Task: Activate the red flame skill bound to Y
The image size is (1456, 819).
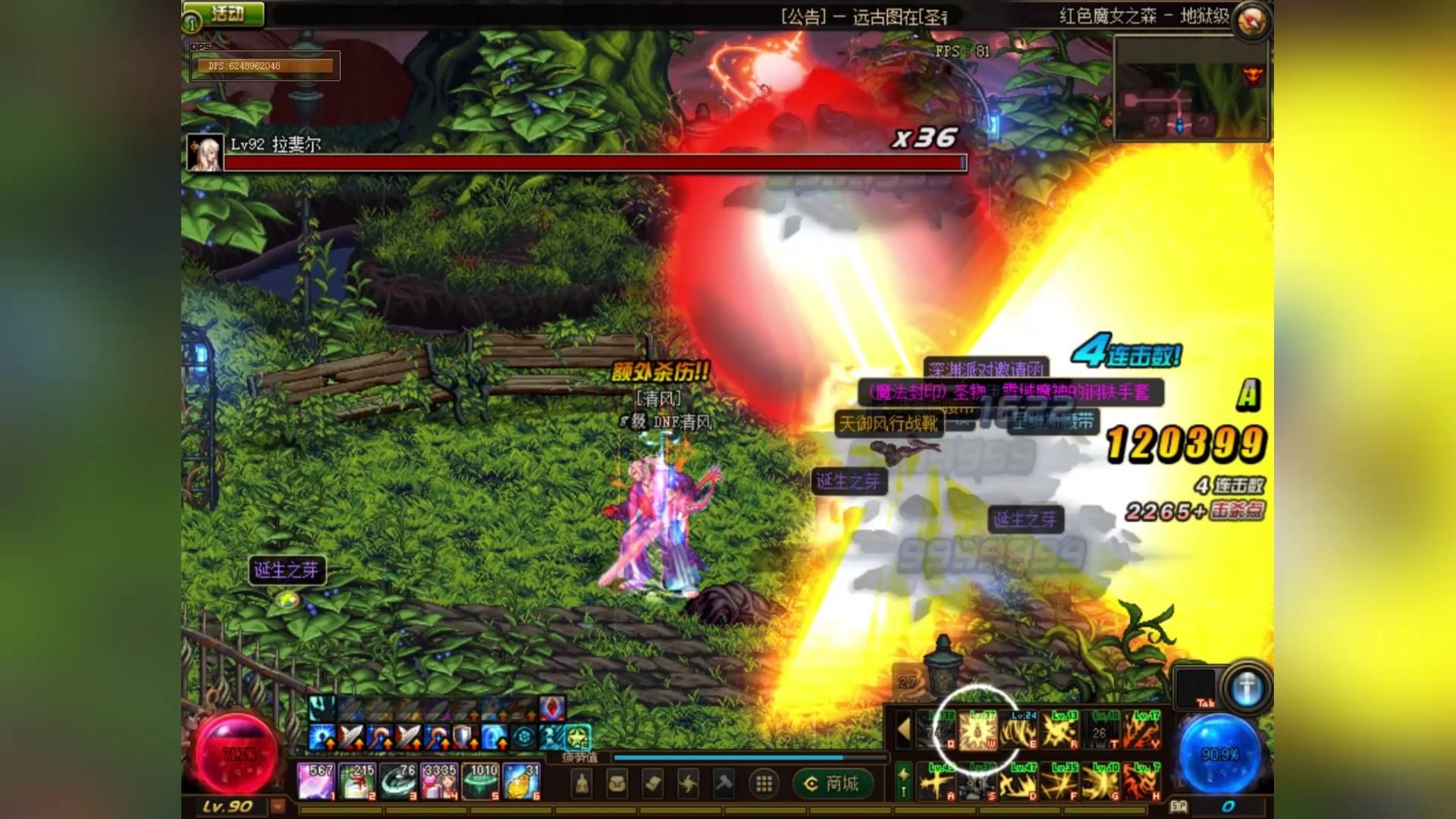Action: click(x=1141, y=731)
